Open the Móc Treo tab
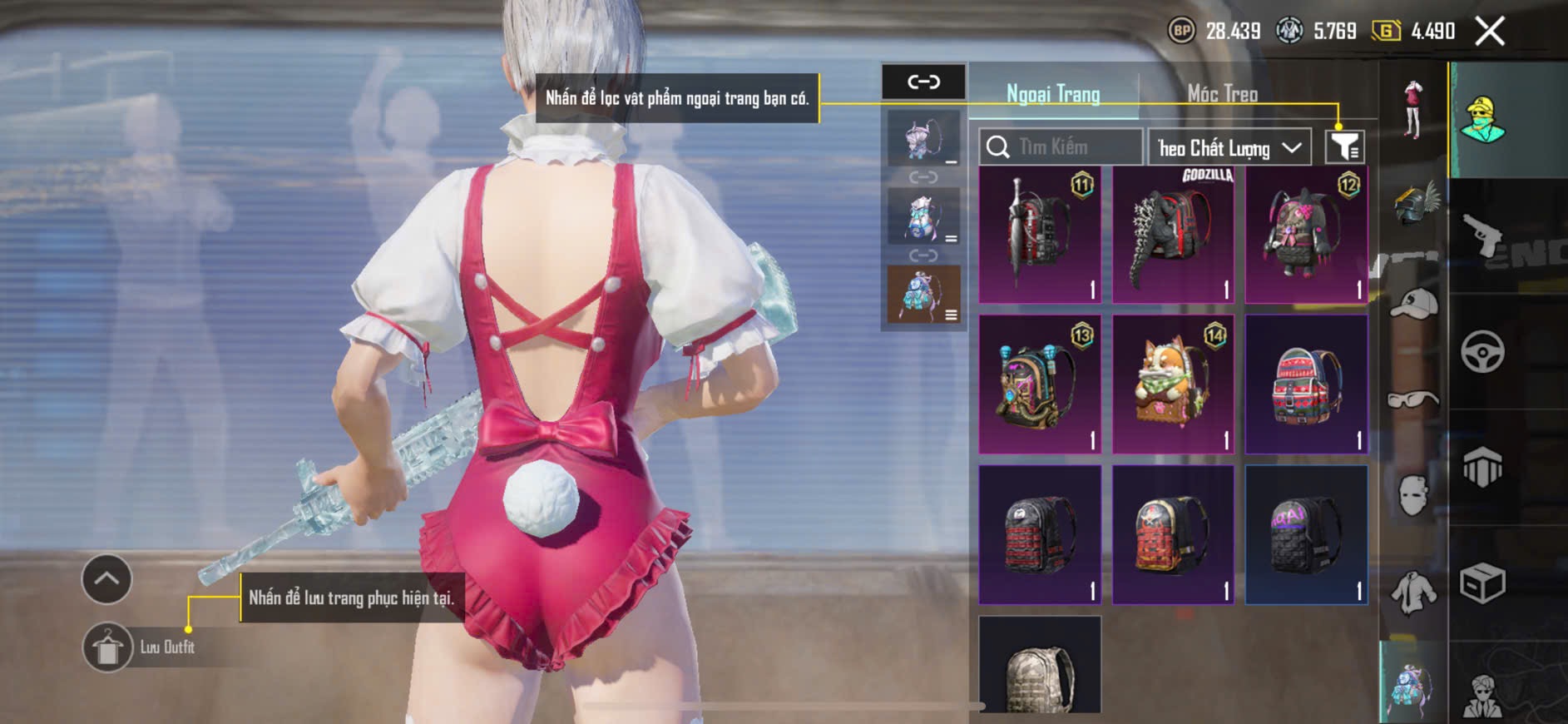1568x724 pixels. [1222, 94]
